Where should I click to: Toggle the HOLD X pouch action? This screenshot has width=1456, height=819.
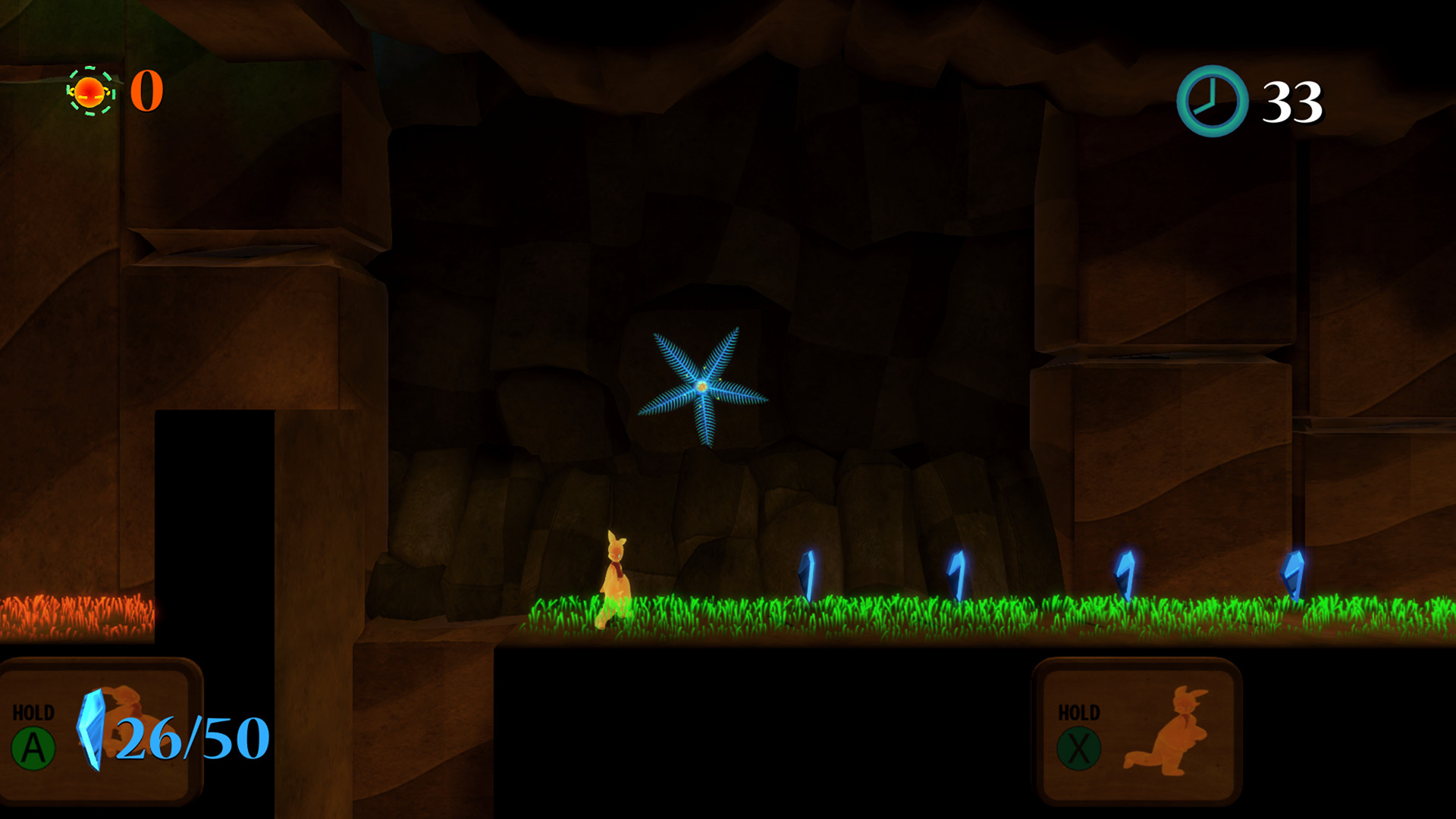(x=1080, y=747)
